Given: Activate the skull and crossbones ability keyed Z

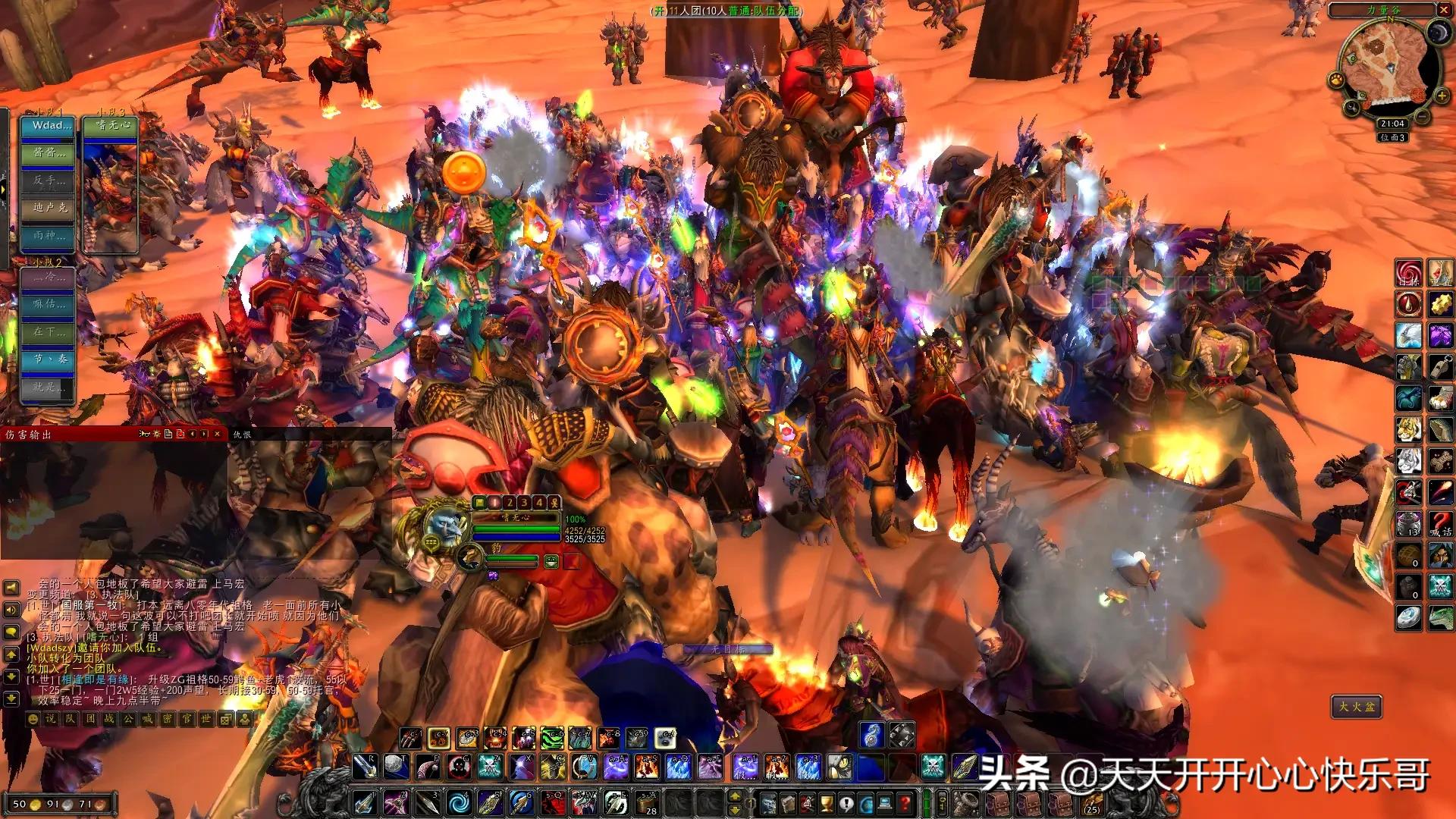Looking at the screenshot, I should (489, 767).
